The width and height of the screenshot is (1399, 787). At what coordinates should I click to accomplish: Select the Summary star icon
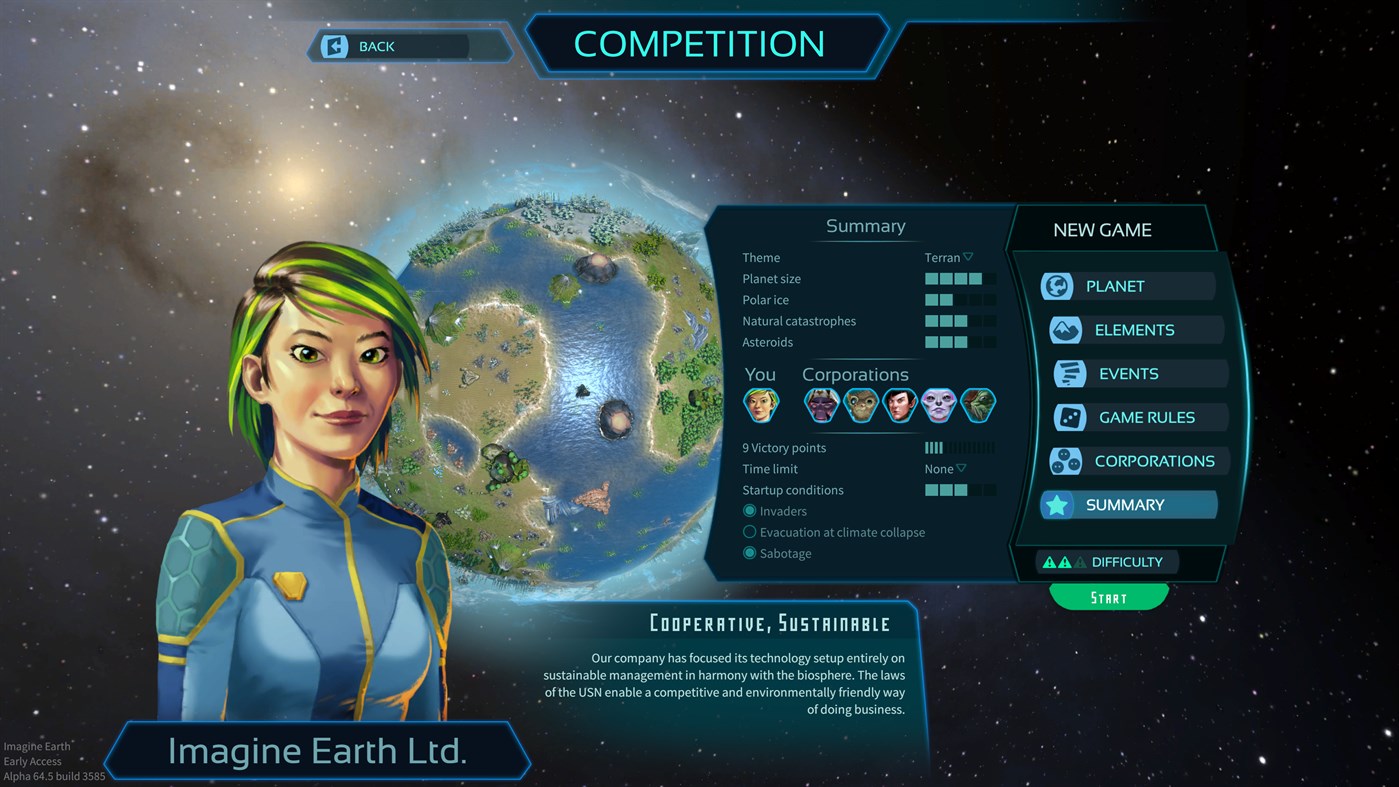click(x=1058, y=505)
